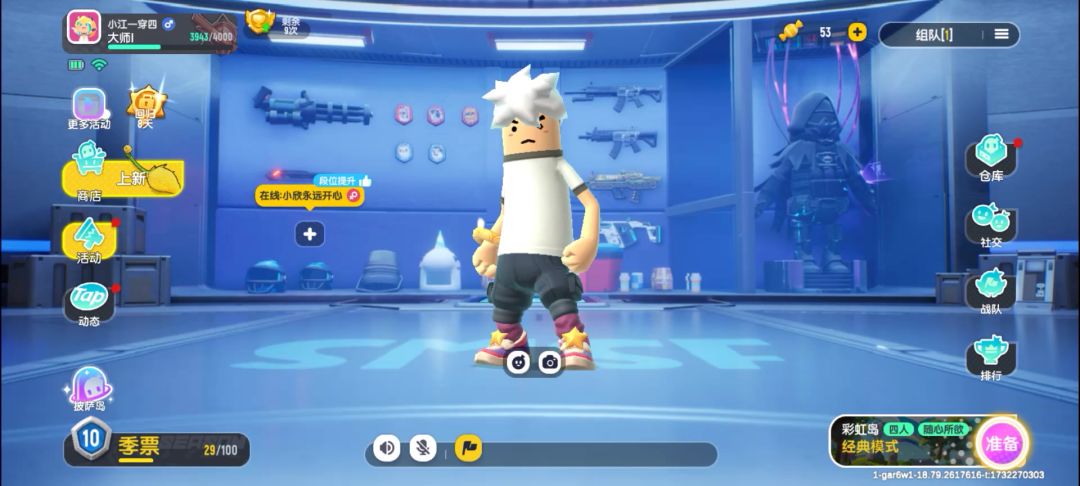This screenshot has height=486, width=1080.
Task: Open the 战队 clan menu
Action: pos(991,290)
